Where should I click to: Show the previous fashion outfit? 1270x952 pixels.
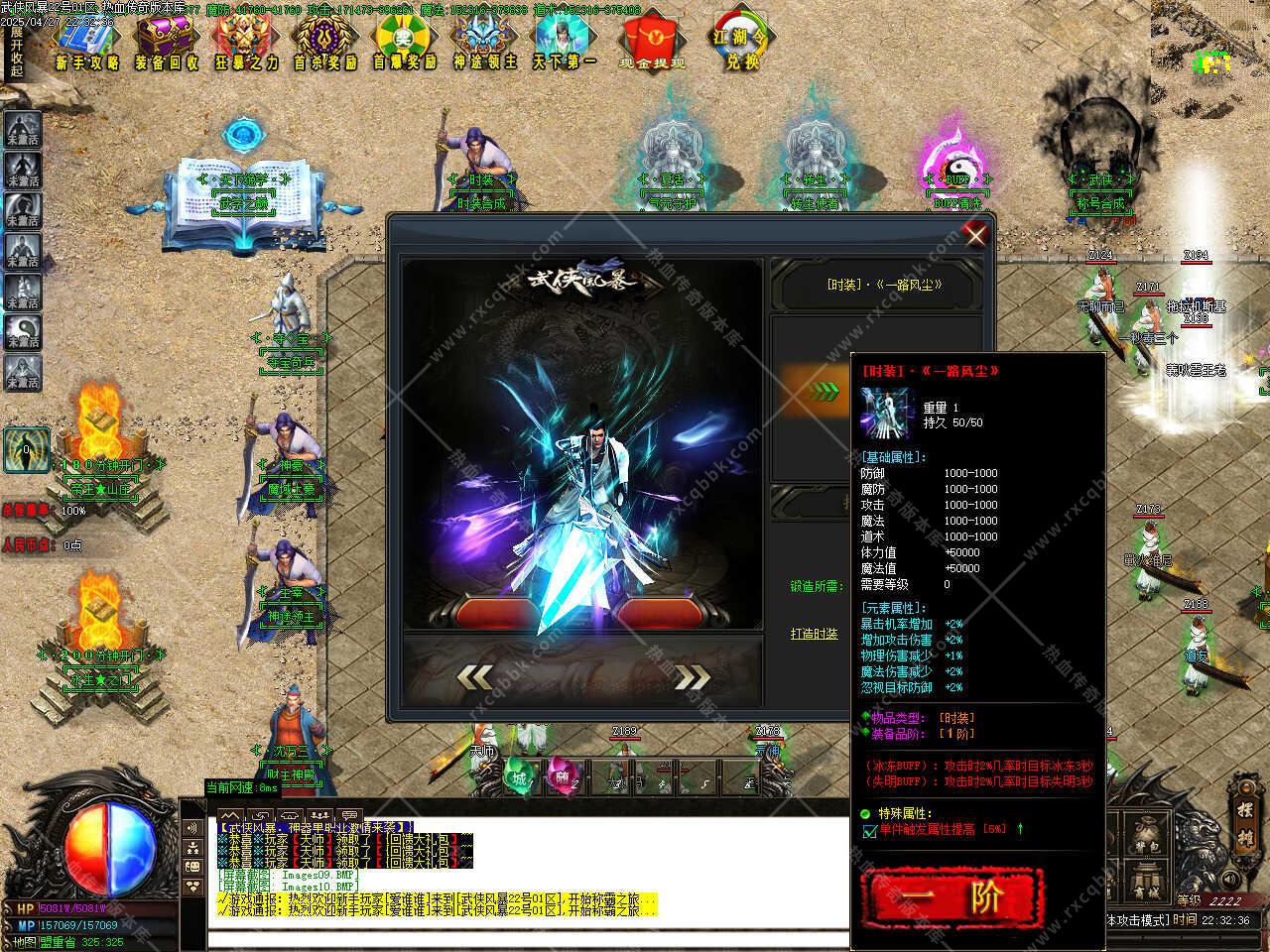point(475,676)
